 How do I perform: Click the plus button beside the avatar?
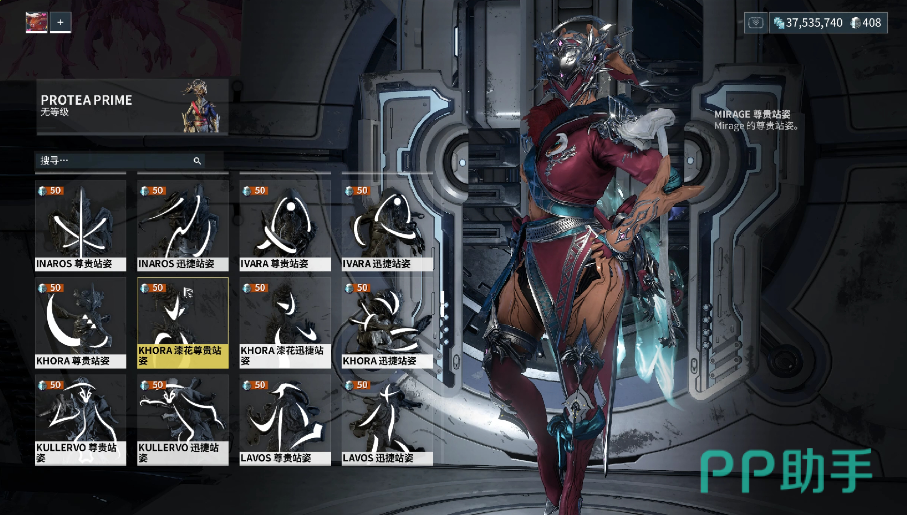click(x=60, y=21)
